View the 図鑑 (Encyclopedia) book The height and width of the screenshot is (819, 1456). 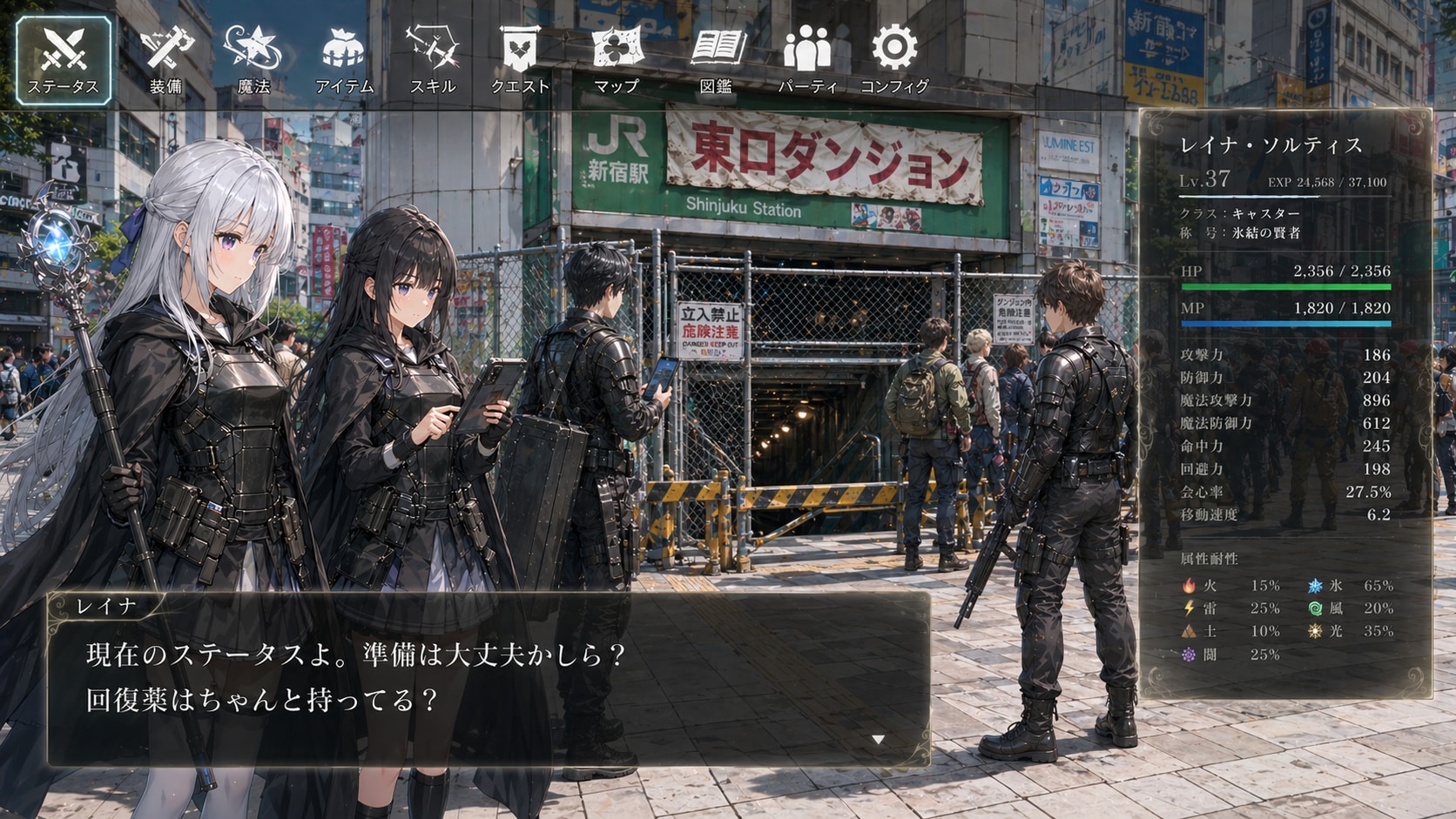tap(716, 59)
